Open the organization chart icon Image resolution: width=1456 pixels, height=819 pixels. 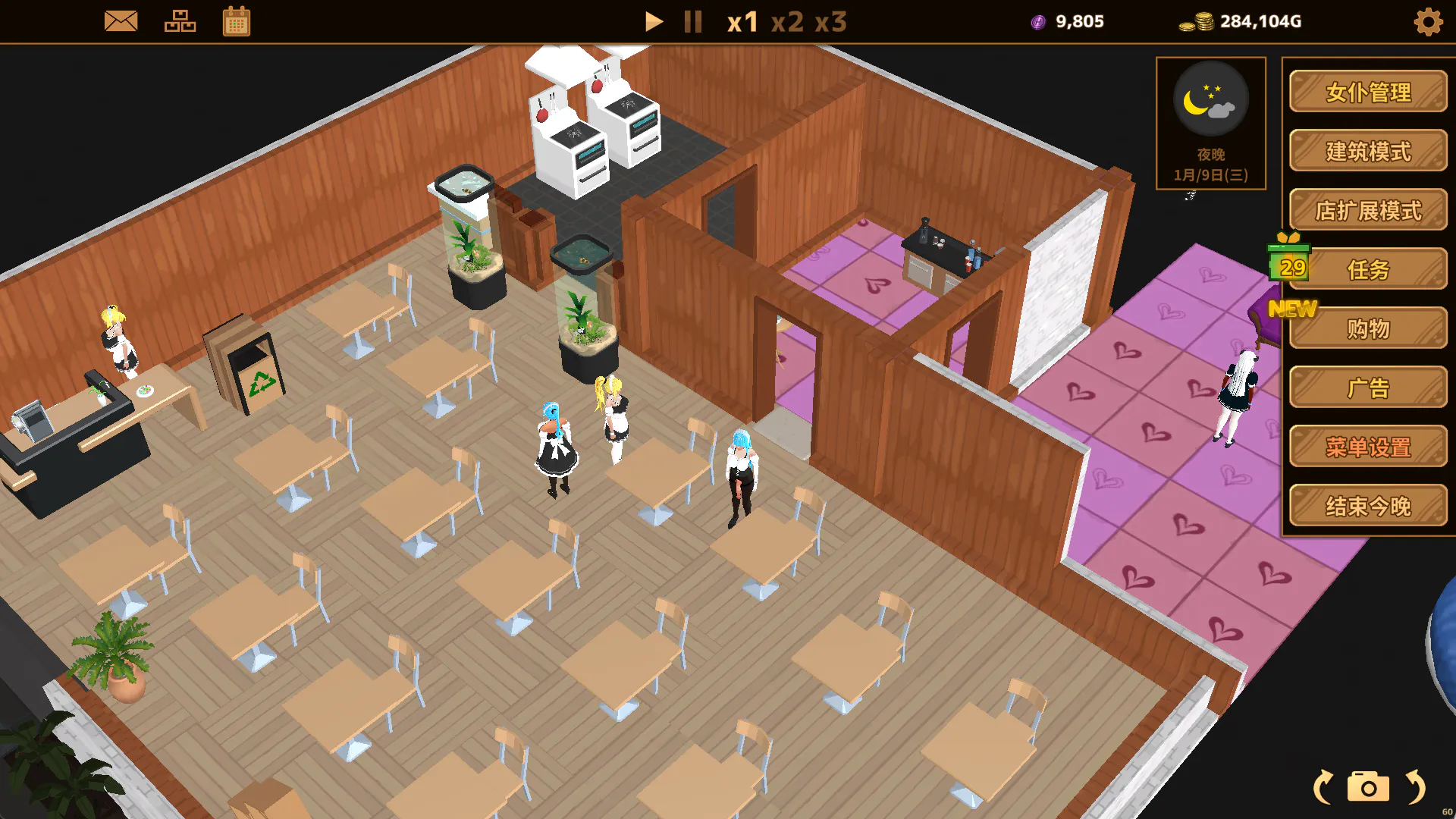click(180, 21)
